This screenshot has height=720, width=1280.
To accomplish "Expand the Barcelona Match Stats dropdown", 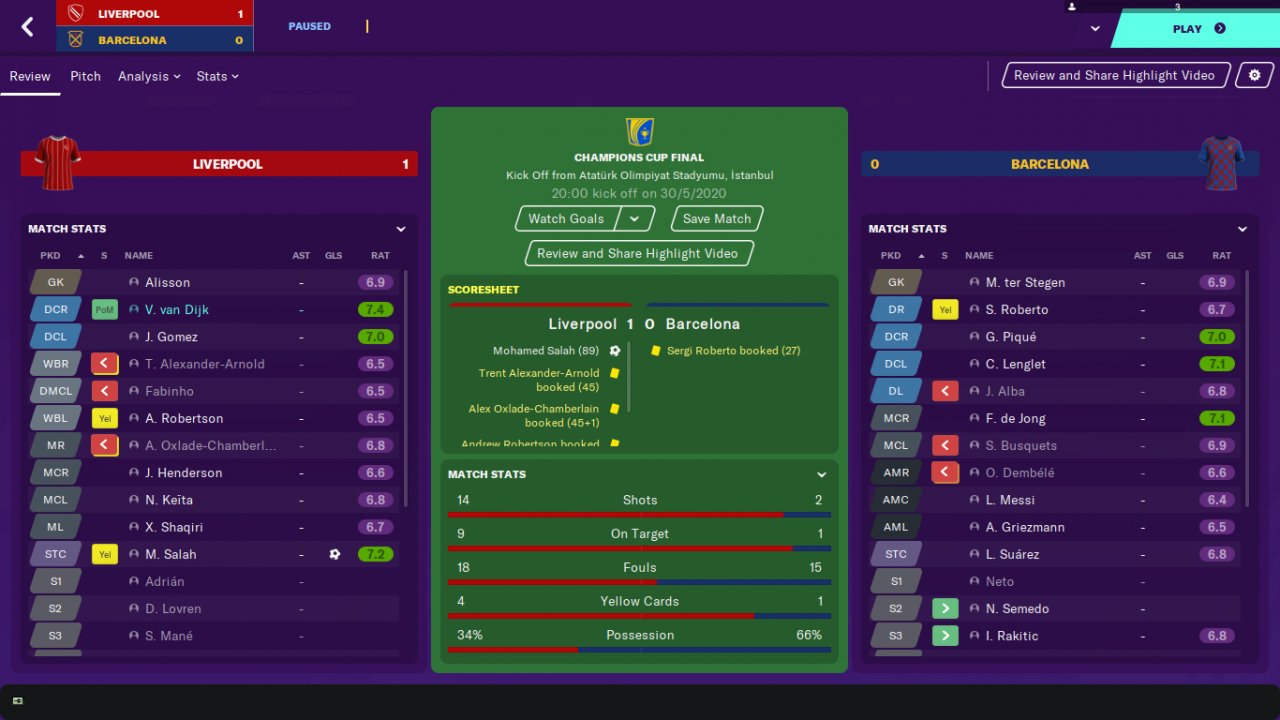I will click(1242, 229).
